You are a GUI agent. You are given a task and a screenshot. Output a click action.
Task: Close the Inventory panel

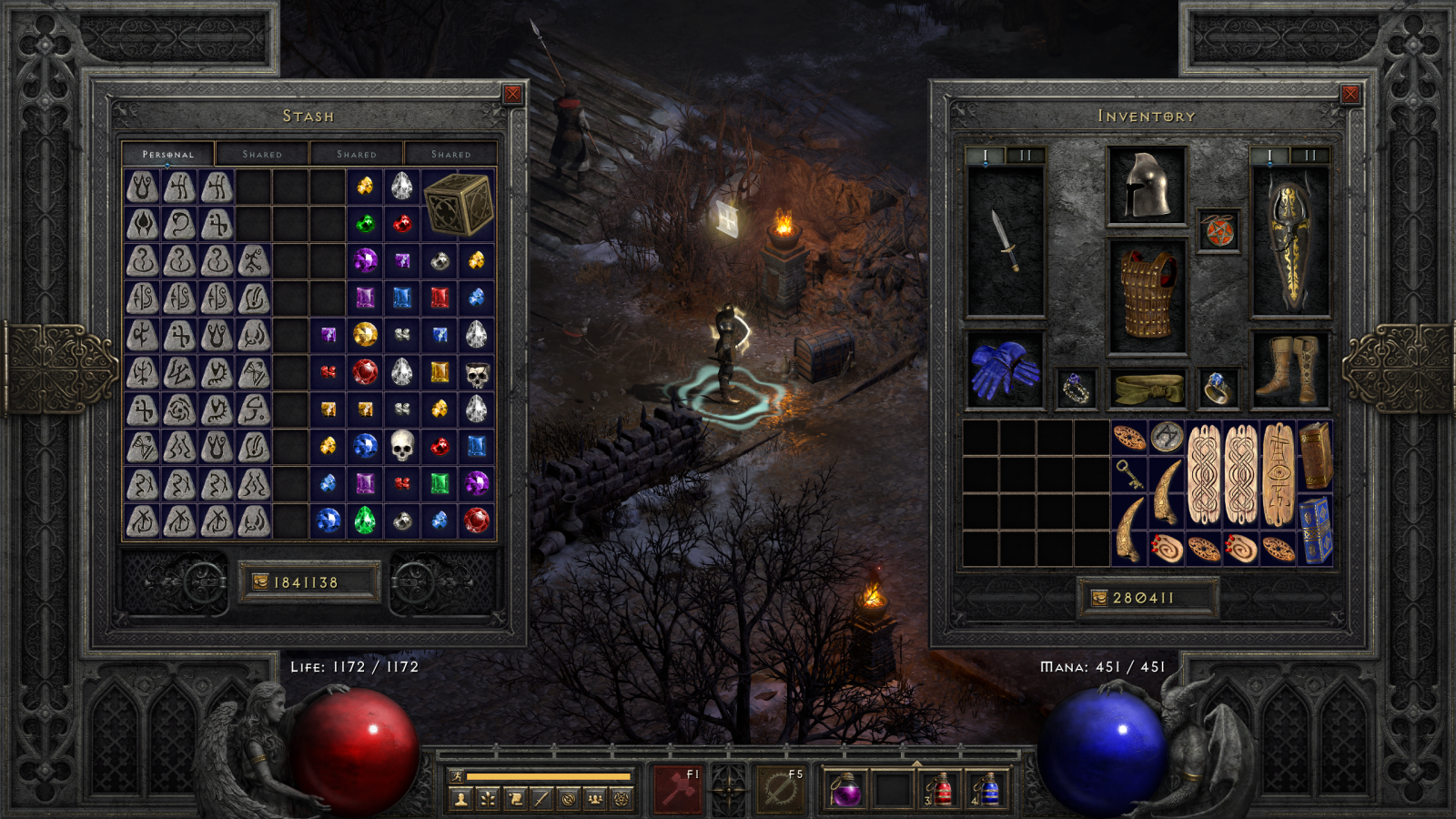coord(1350,94)
